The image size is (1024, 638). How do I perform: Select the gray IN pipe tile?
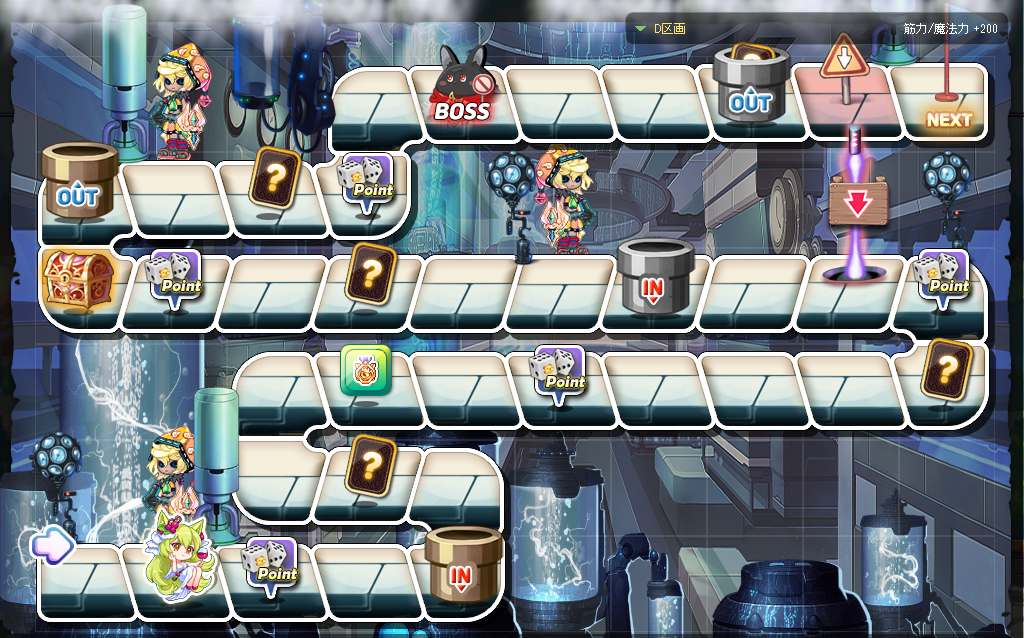(x=654, y=275)
